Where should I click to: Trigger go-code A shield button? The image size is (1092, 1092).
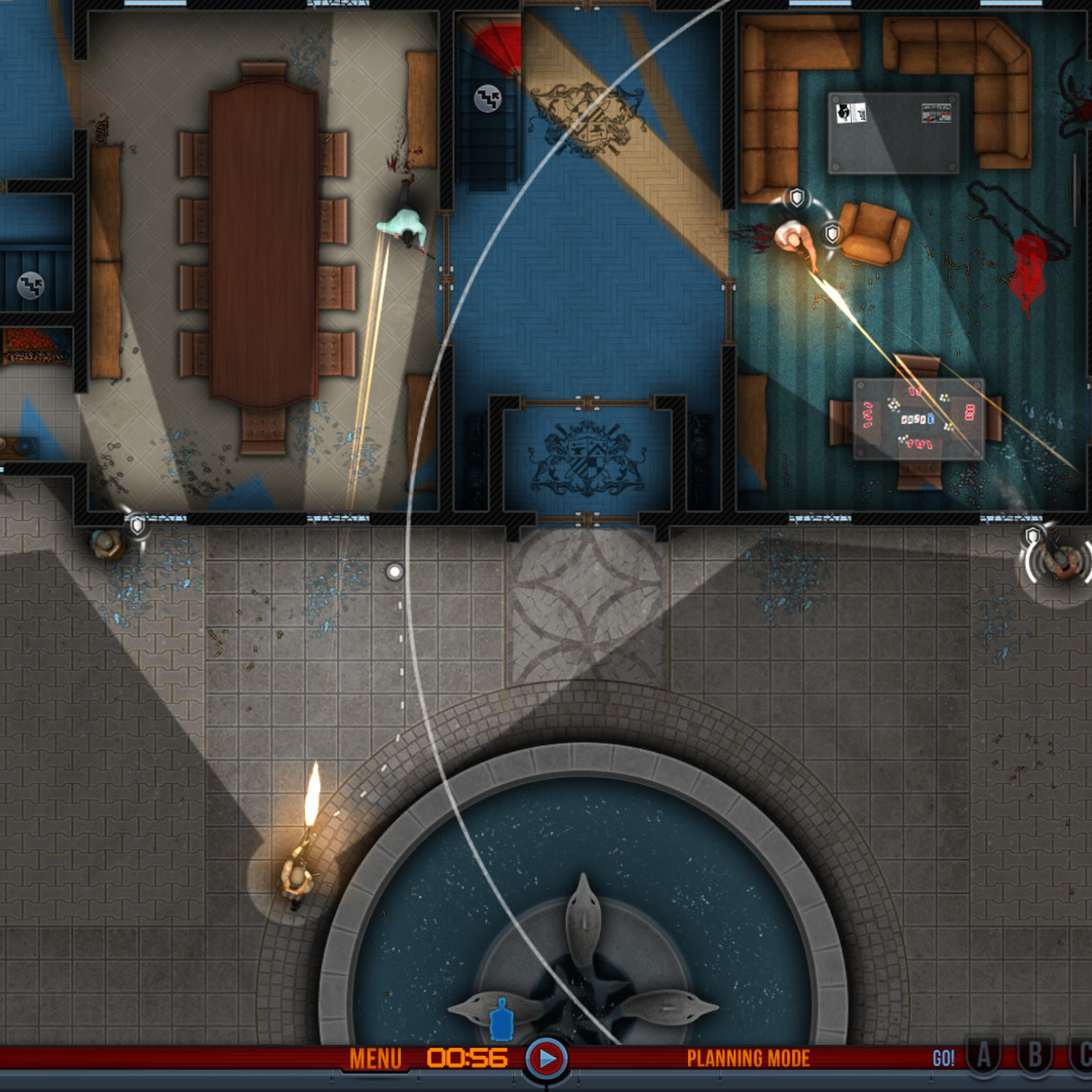click(x=983, y=1057)
